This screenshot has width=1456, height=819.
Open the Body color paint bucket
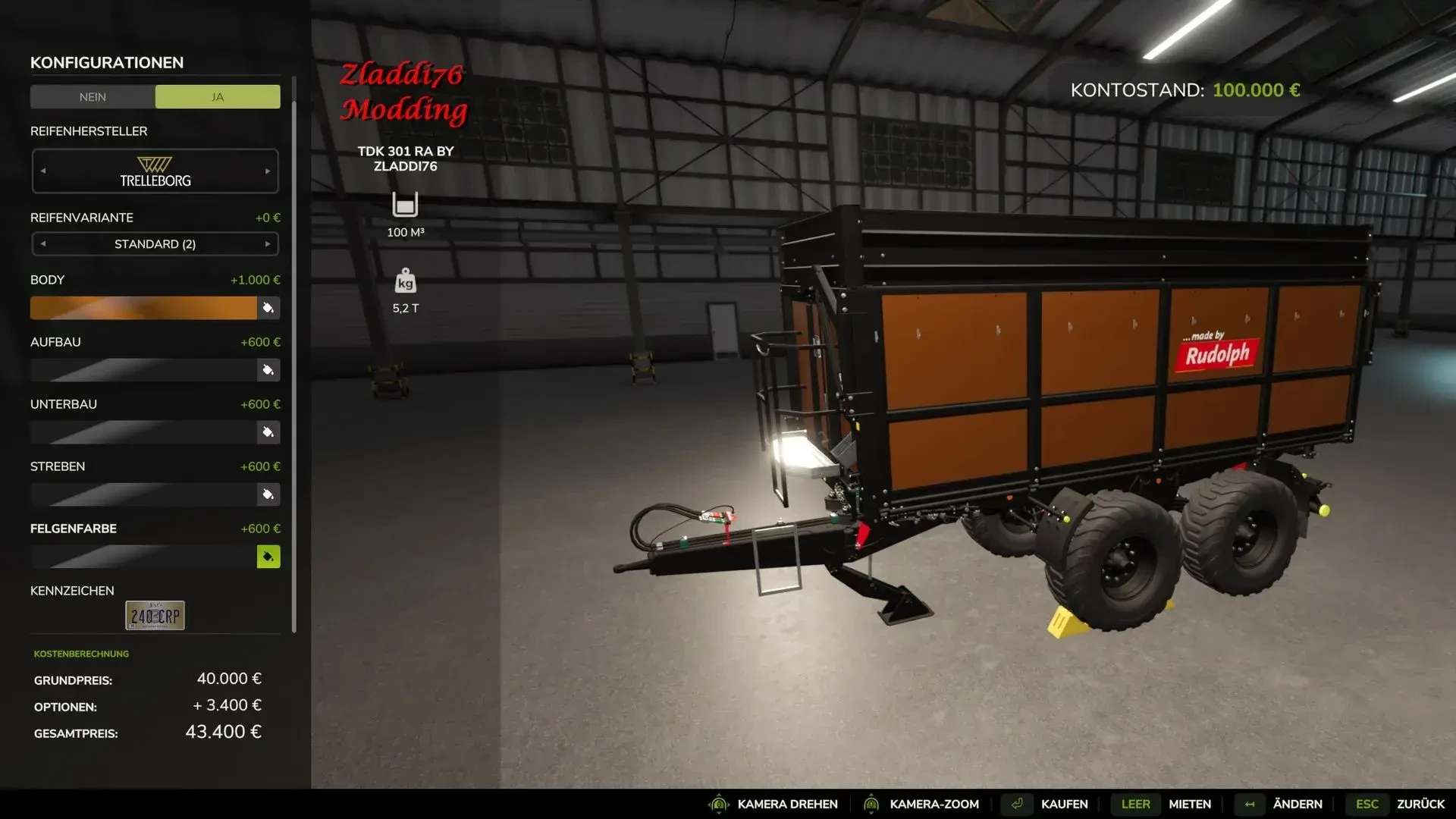[268, 308]
